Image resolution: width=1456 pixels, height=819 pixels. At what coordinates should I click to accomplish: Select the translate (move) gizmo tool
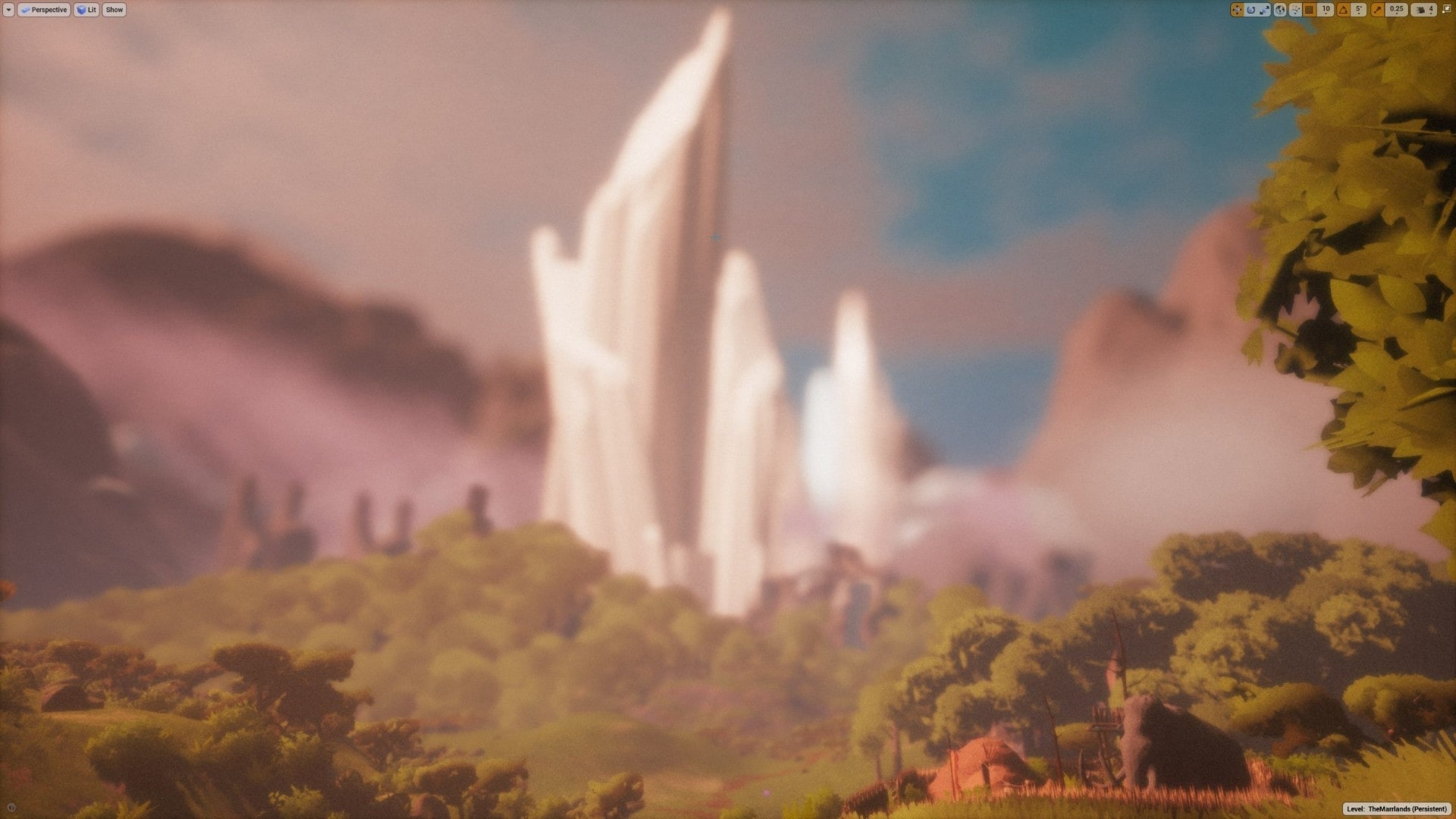click(x=1237, y=10)
